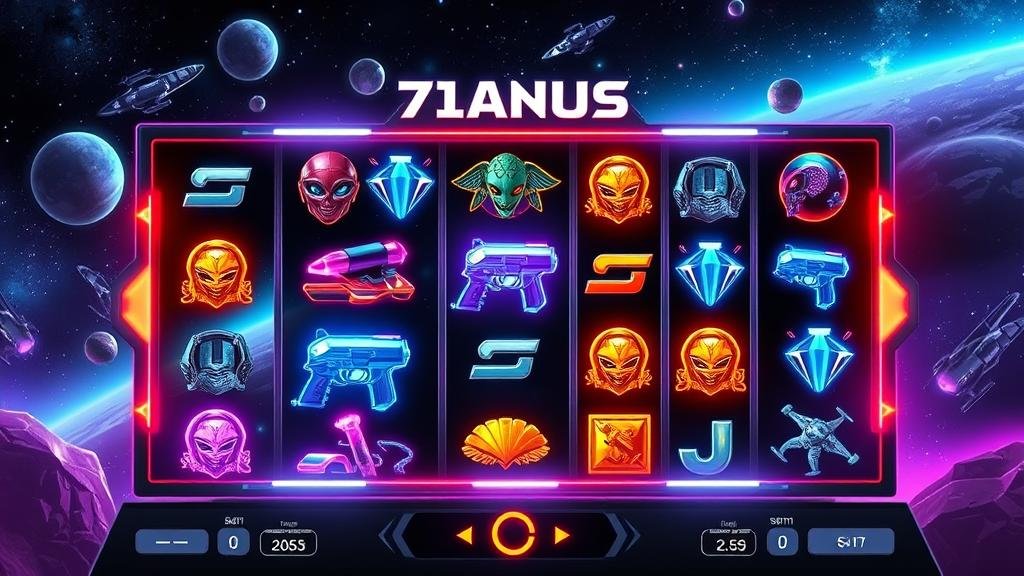
Task: Select the blue double-dash button
Action: coord(172,542)
